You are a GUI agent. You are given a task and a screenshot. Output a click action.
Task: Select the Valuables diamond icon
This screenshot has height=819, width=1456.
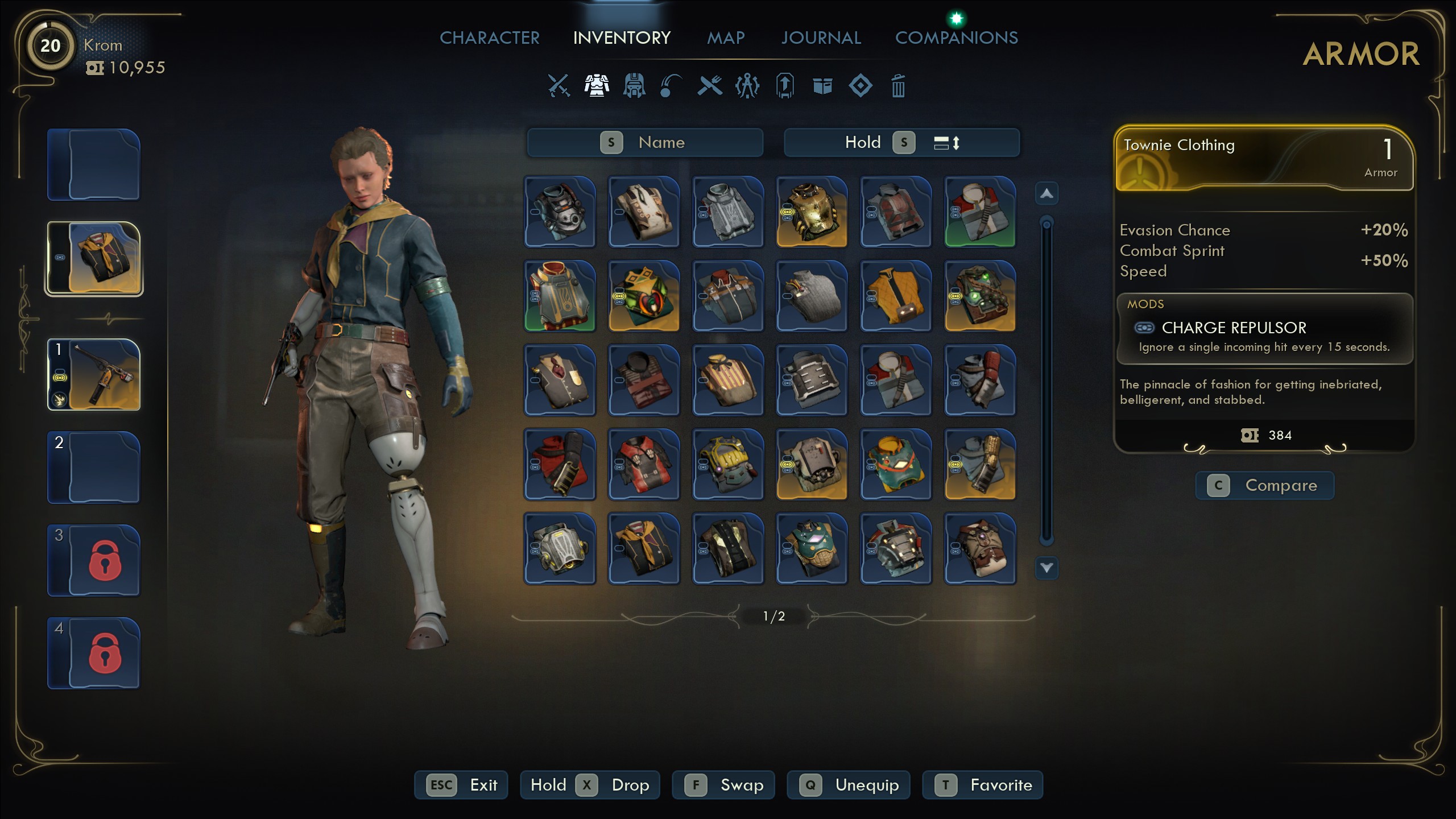861,86
